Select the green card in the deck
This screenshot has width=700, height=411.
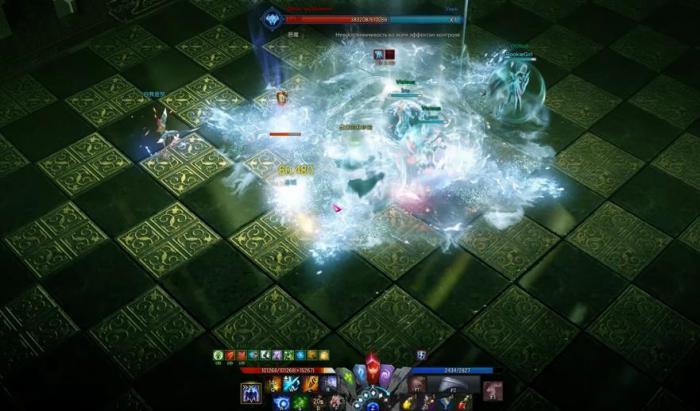coord(346,378)
